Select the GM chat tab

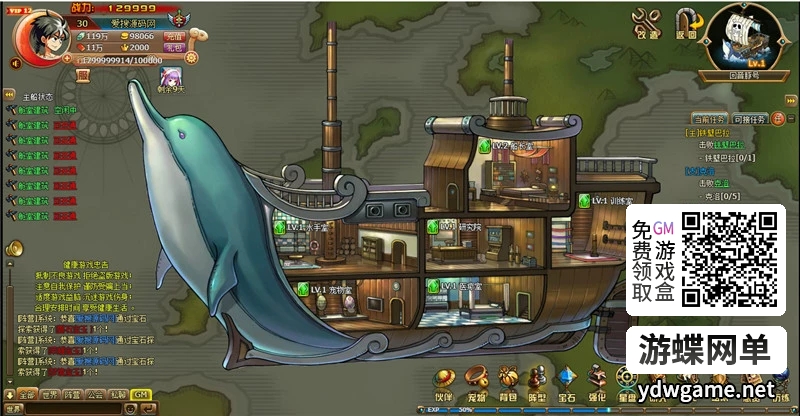pyautogui.click(x=141, y=394)
